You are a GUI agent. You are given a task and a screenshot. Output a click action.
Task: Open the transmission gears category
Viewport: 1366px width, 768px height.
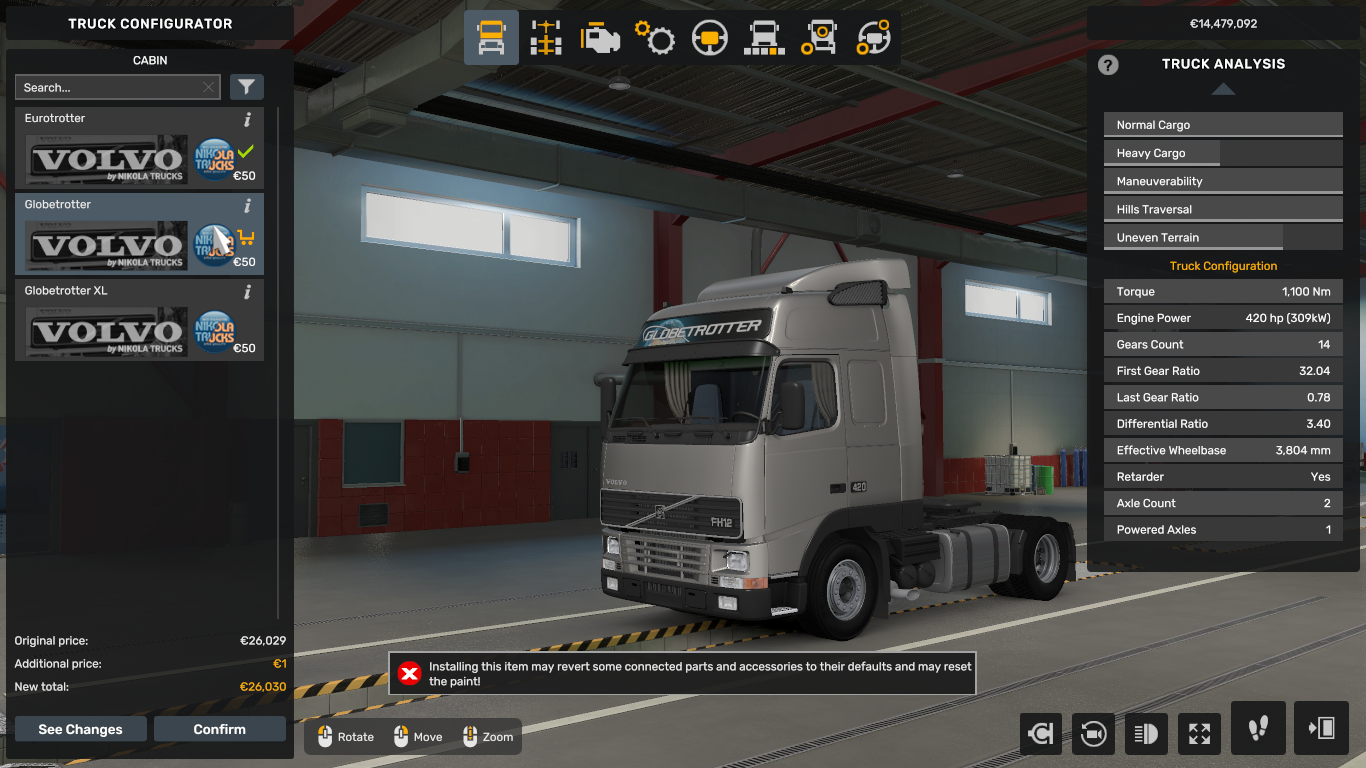(x=655, y=38)
